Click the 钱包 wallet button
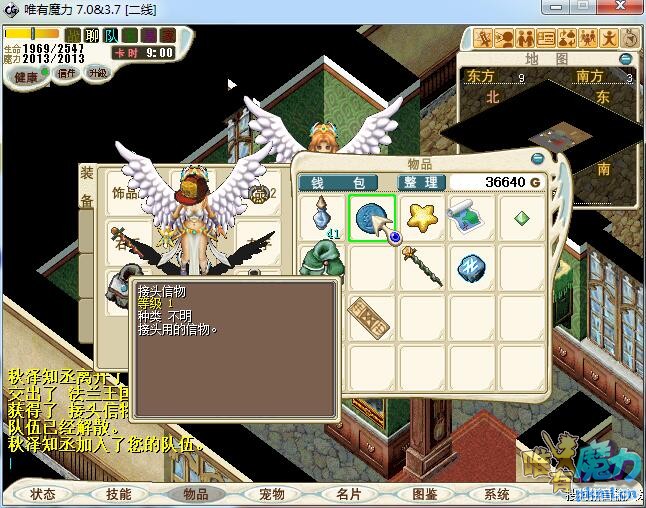646x508 pixels. click(338, 183)
